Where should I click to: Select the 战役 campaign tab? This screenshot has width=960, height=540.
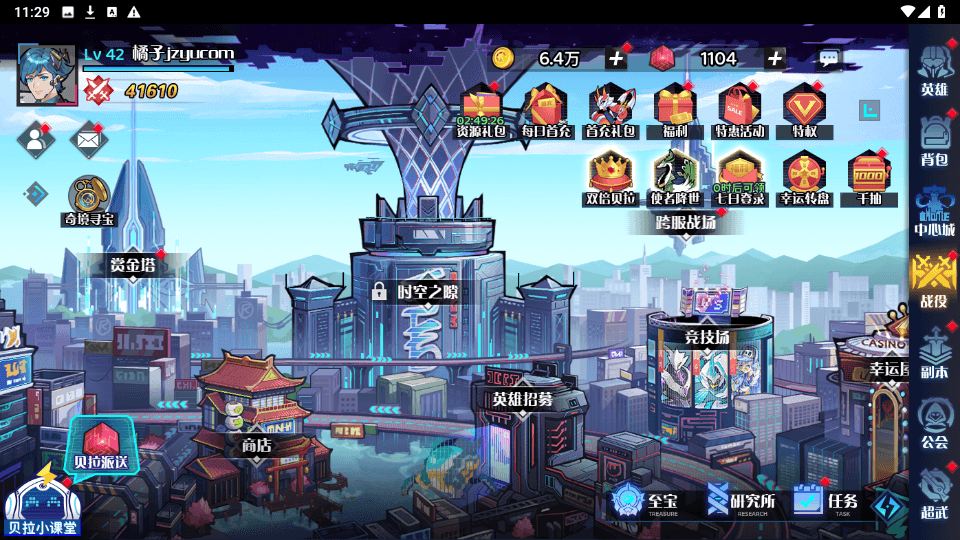click(934, 278)
